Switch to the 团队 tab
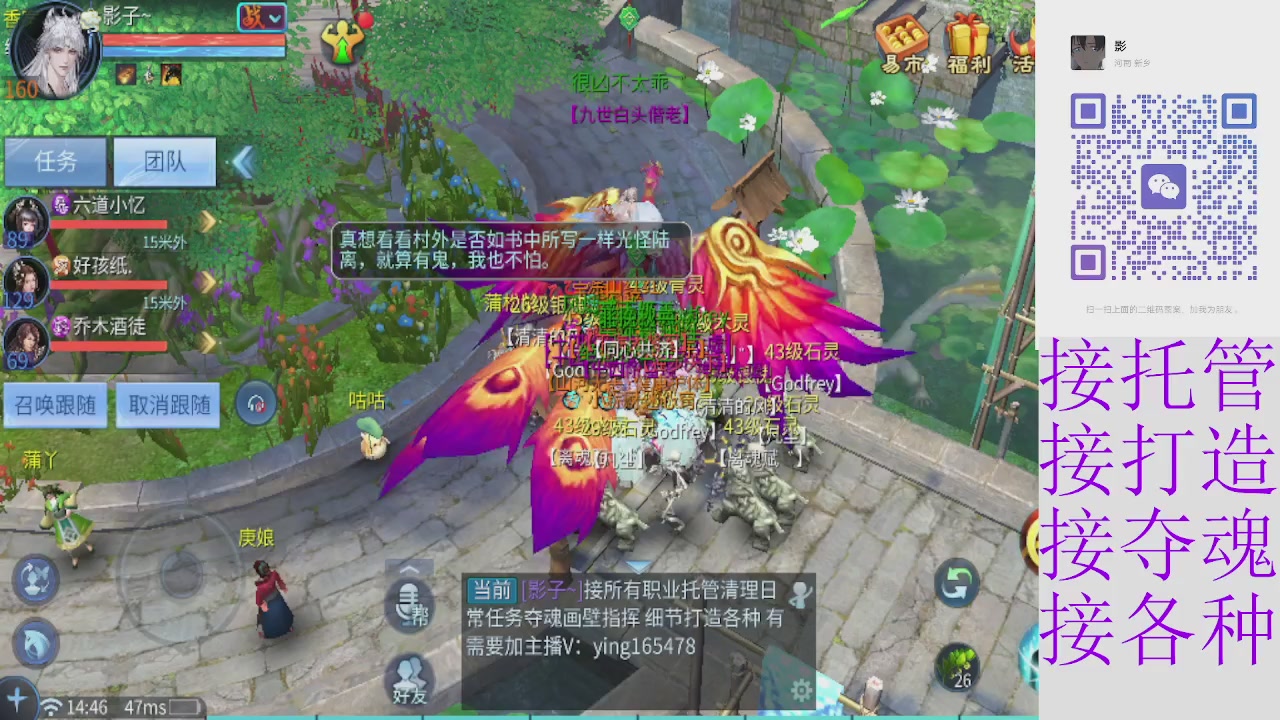This screenshot has width=1280, height=720. [163, 162]
